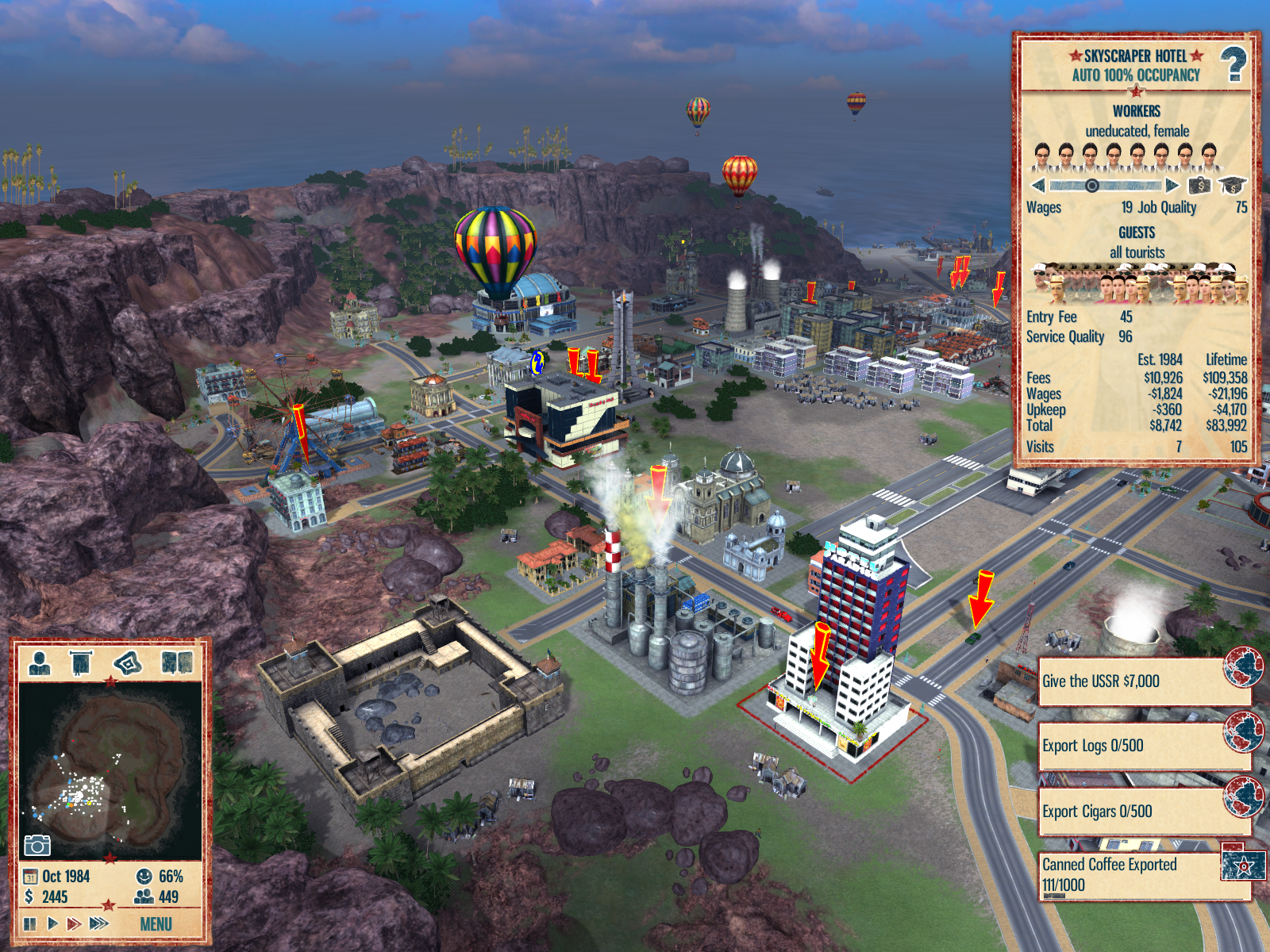Set game speed to normal play

[52, 923]
